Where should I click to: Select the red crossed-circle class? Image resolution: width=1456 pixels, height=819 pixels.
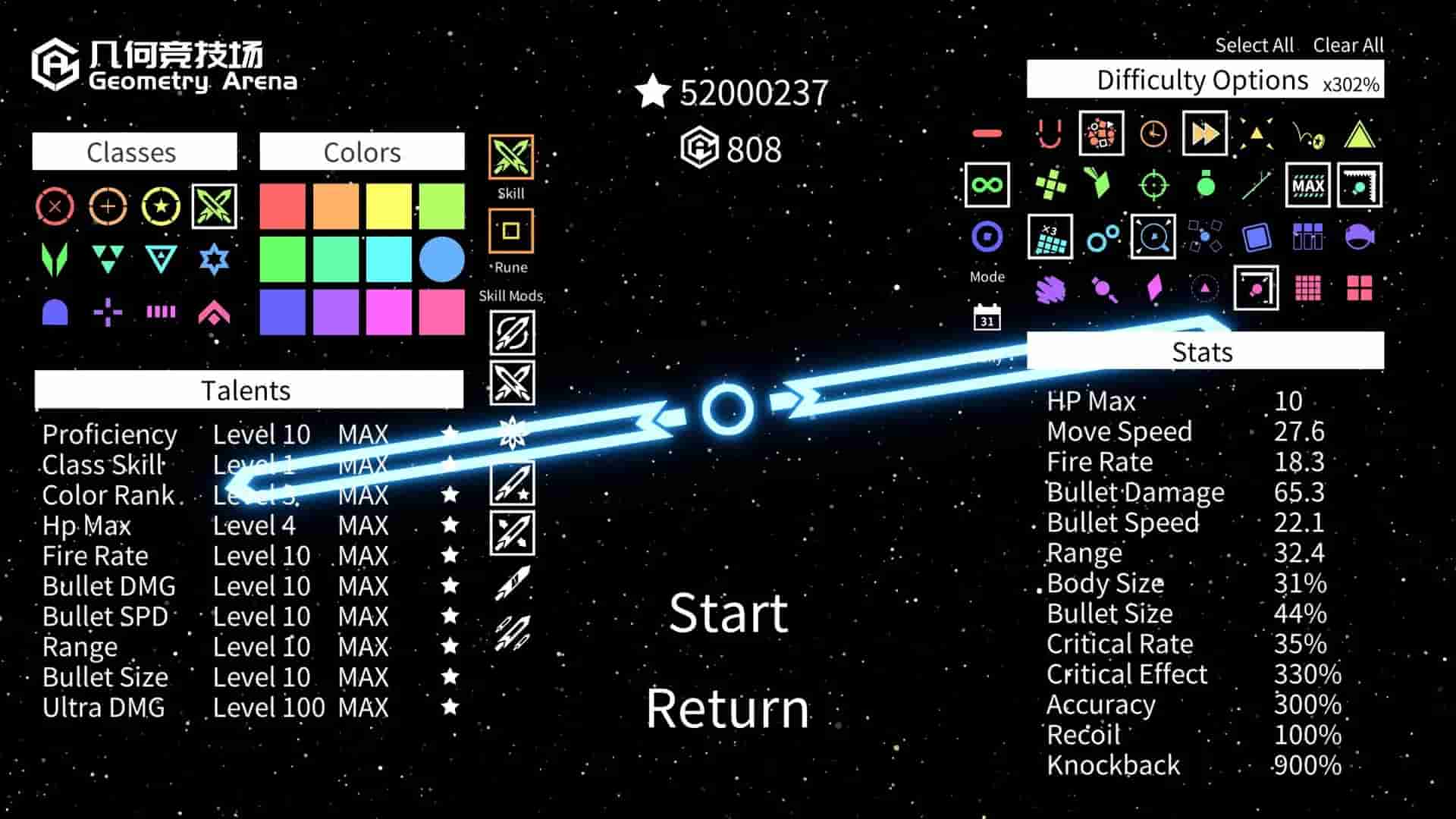[55, 206]
